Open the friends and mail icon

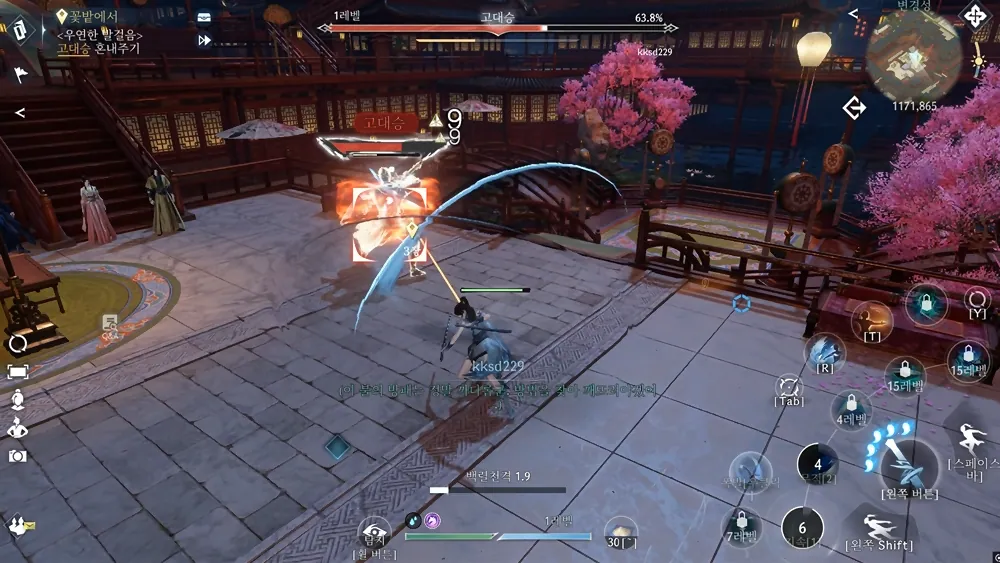coord(20,525)
